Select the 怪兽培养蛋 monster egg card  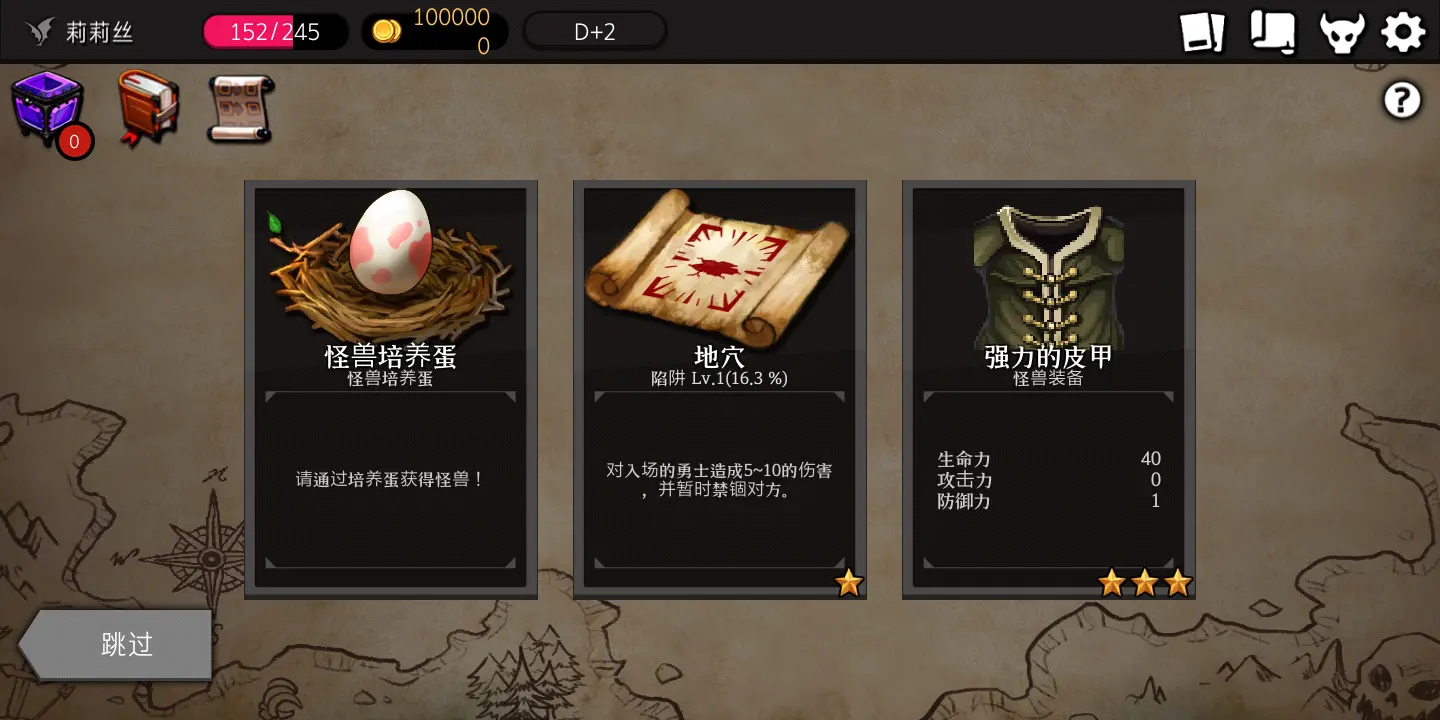(x=390, y=390)
